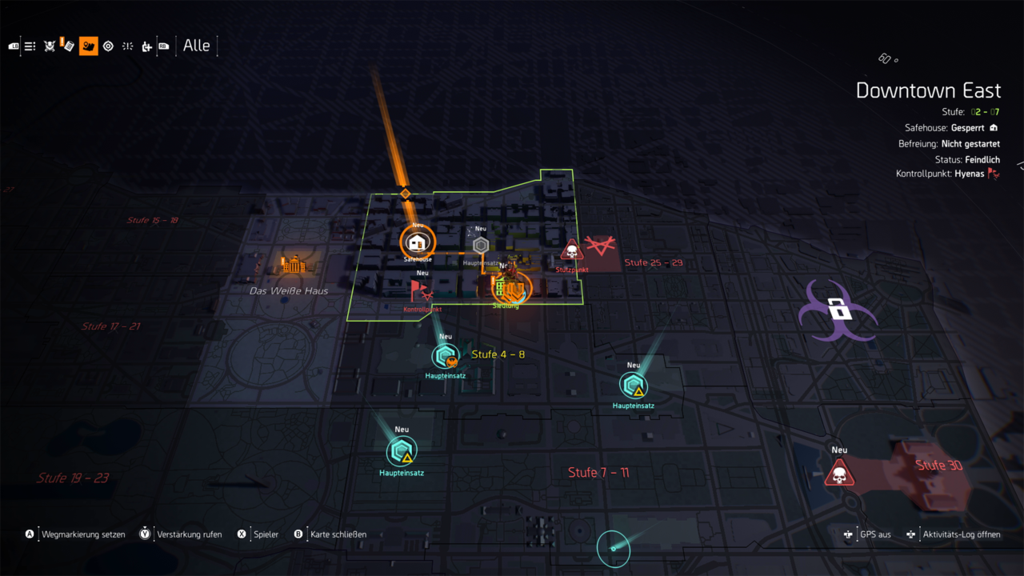Switch to the target crosshair filter
The image size is (1024, 576).
108,46
